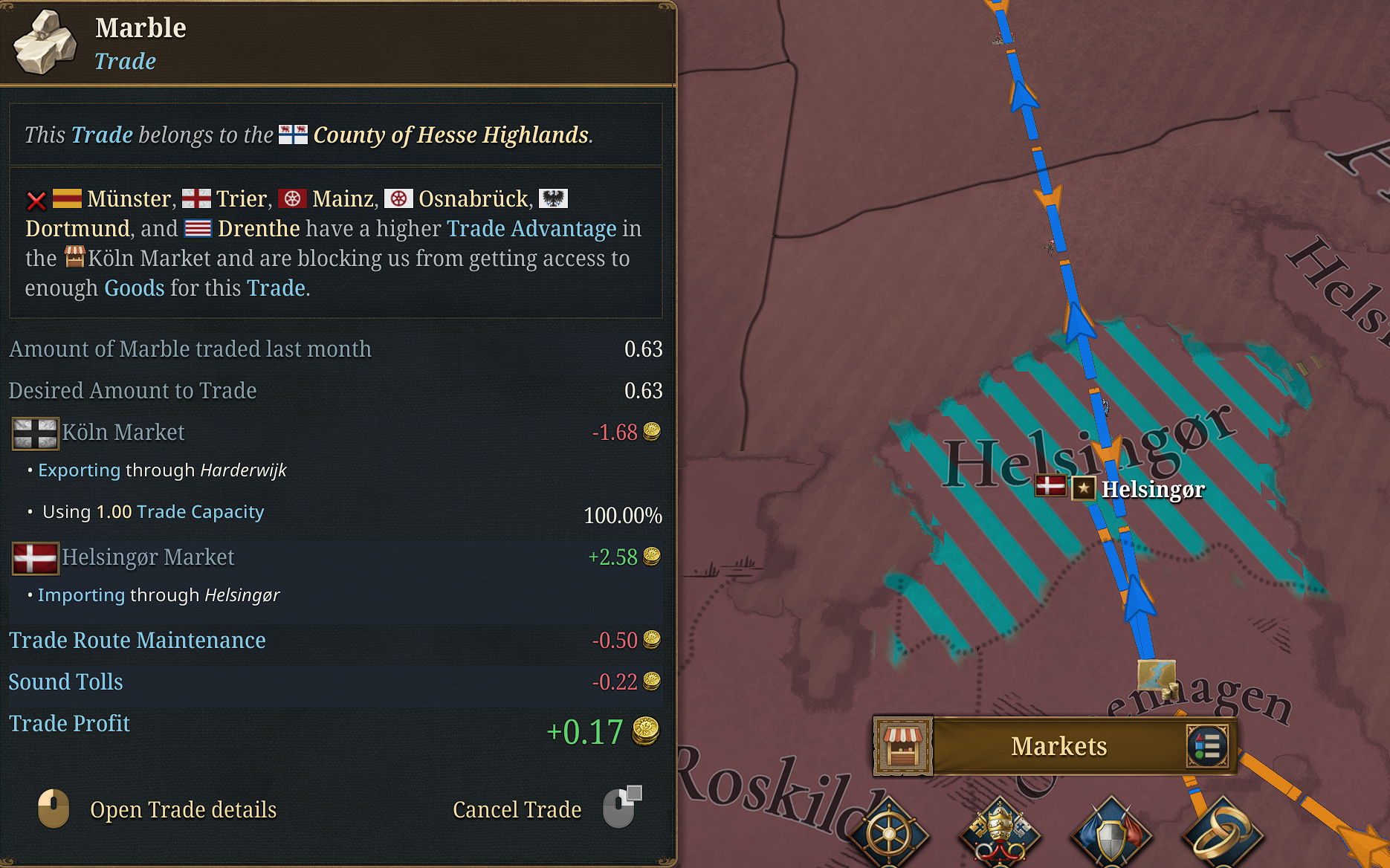Open the market stall icon beside Markets banner
Screen dimensions: 1390x868
point(903,746)
